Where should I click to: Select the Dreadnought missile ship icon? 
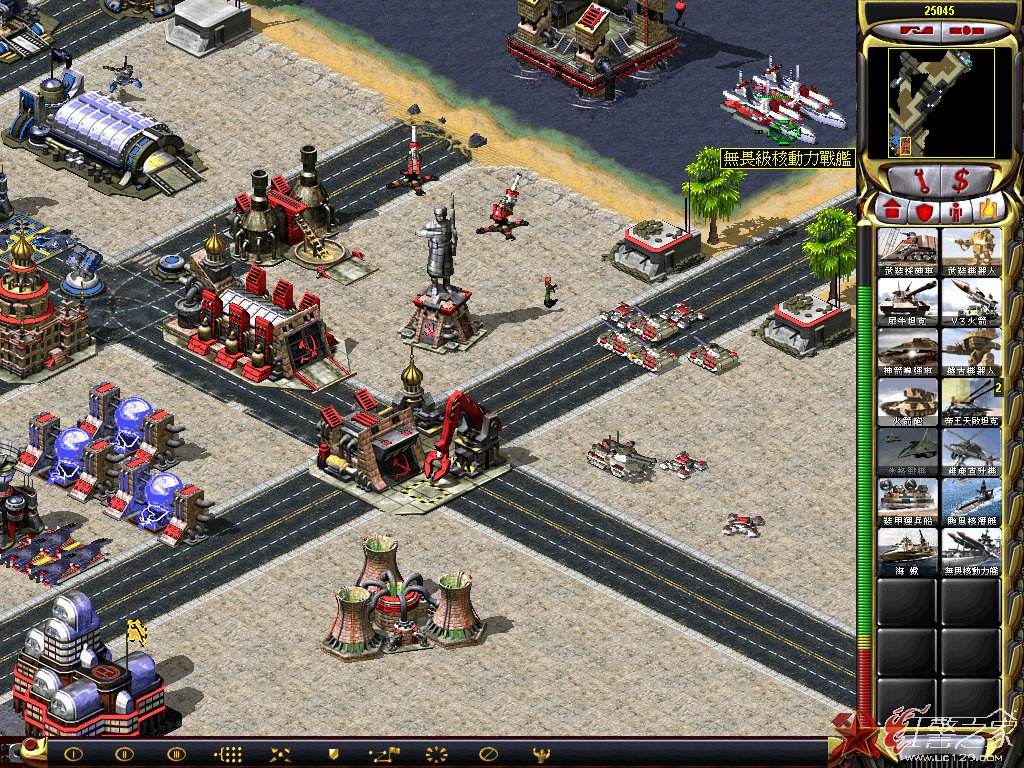coord(971,551)
